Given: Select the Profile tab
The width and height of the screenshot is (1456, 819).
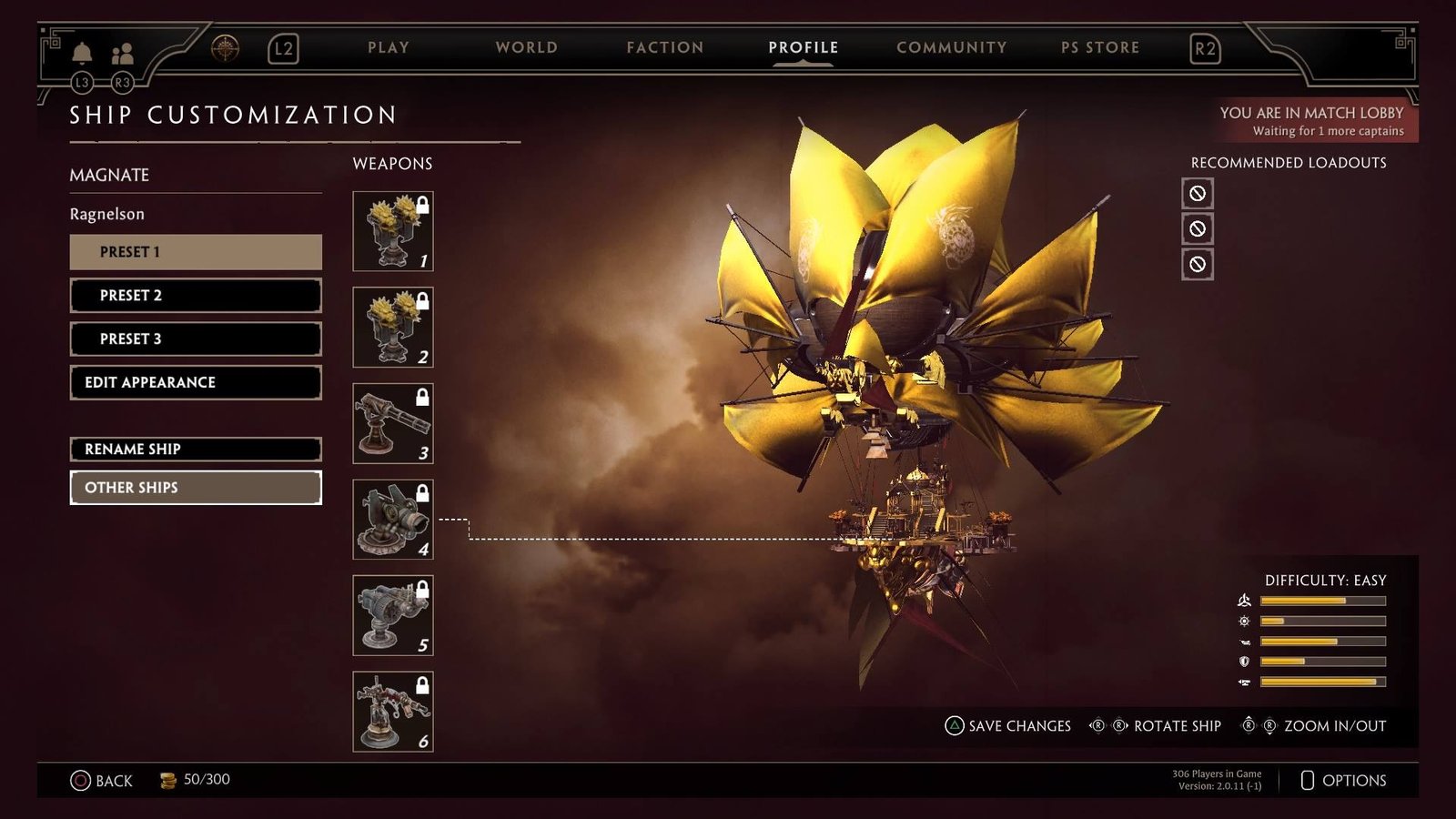Looking at the screenshot, I should 803,47.
